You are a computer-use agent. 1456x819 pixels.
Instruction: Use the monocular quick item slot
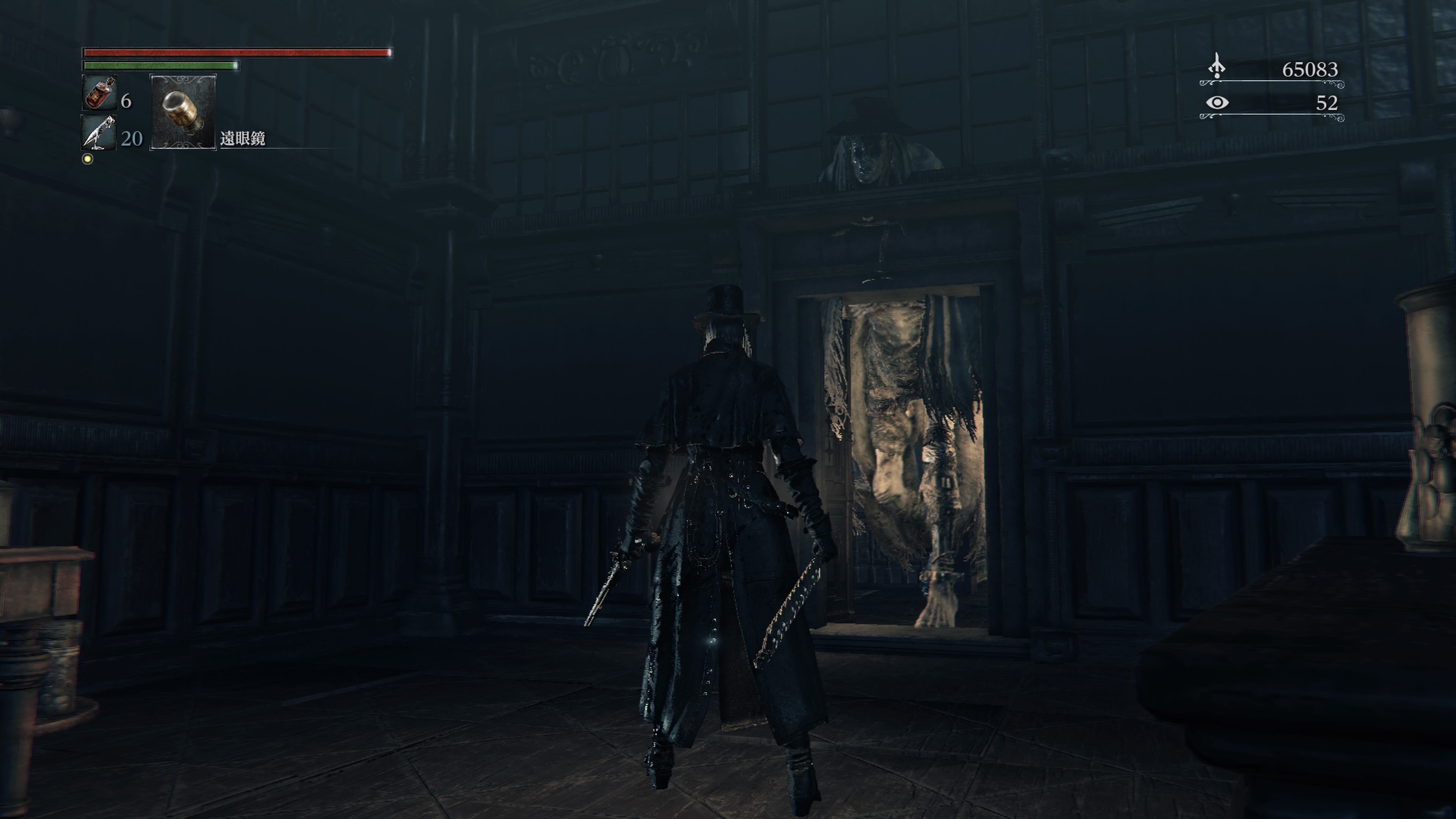coord(182,112)
